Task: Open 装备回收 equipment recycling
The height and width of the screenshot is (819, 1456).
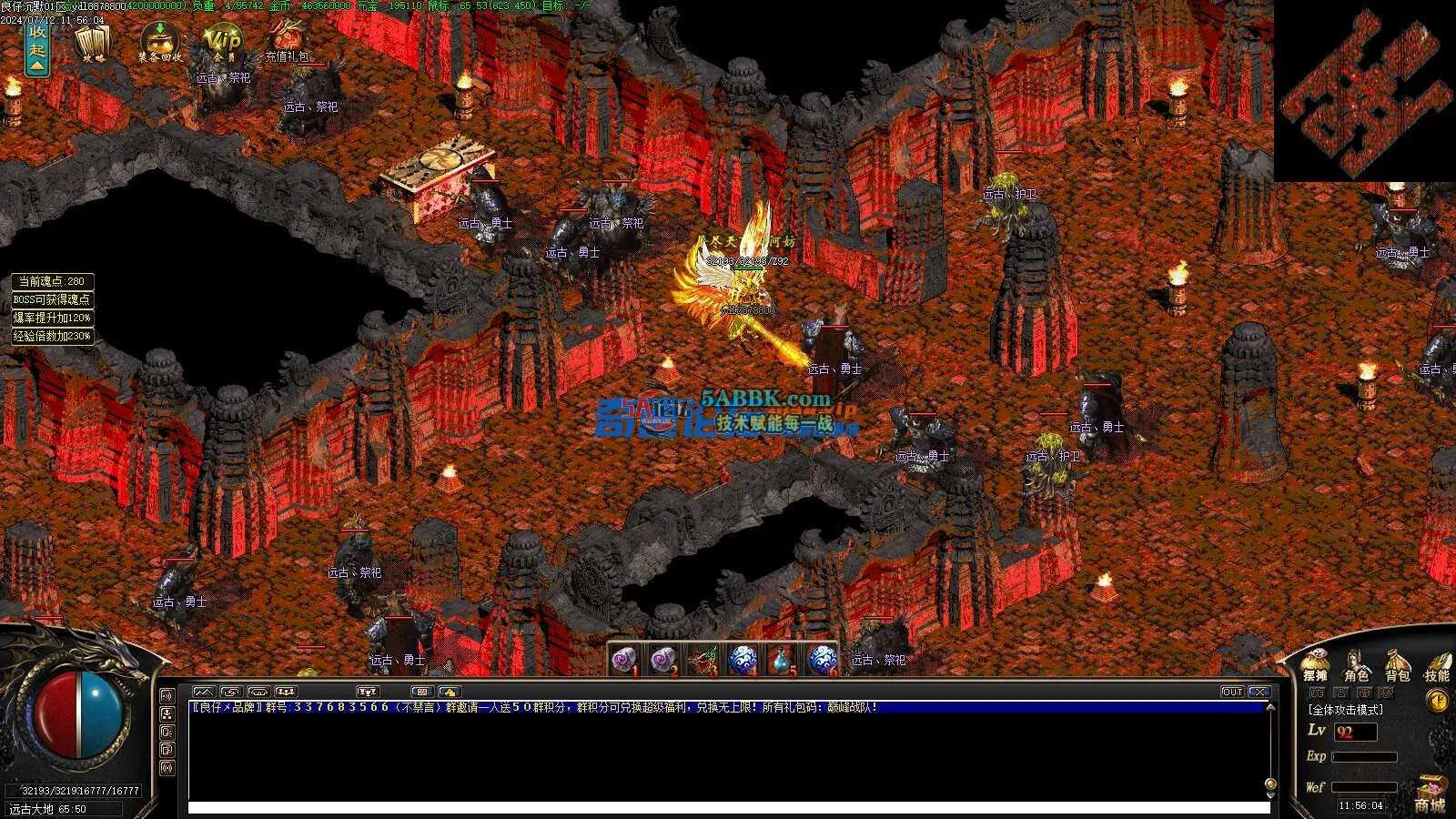Action: point(160,43)
